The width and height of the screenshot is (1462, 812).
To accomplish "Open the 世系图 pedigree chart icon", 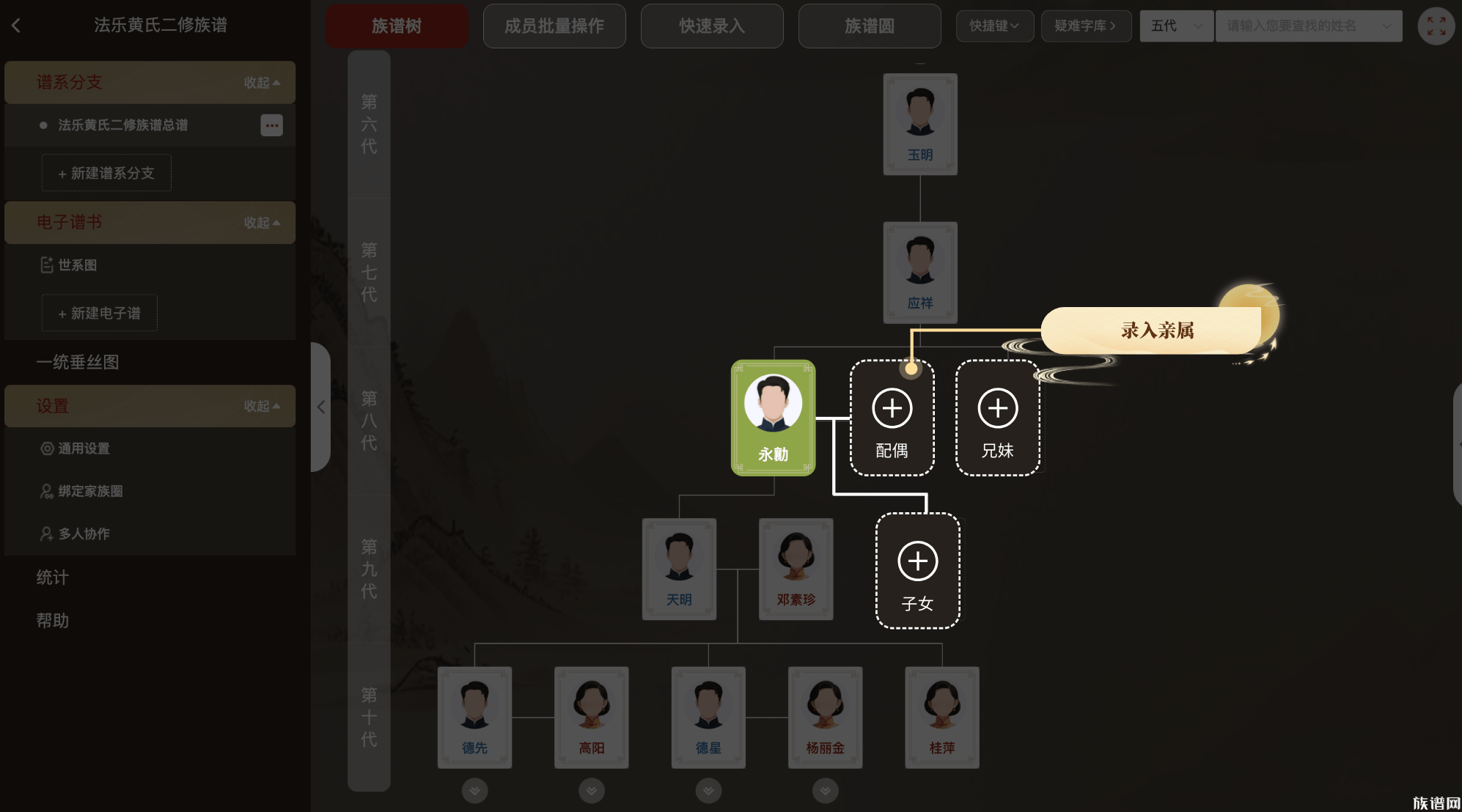I will [46, 265].
